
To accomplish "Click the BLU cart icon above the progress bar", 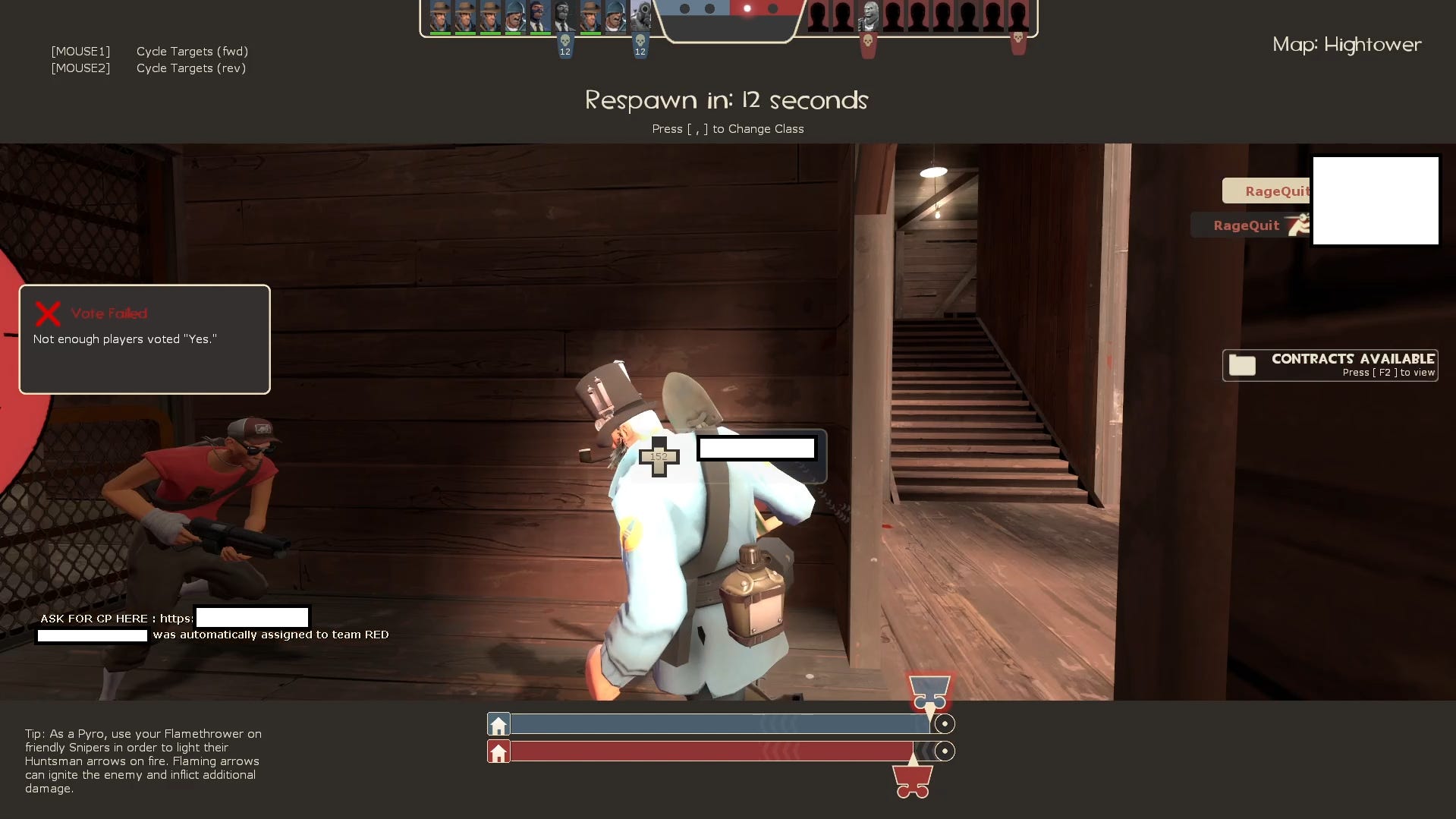I will (x=930, y=693).
